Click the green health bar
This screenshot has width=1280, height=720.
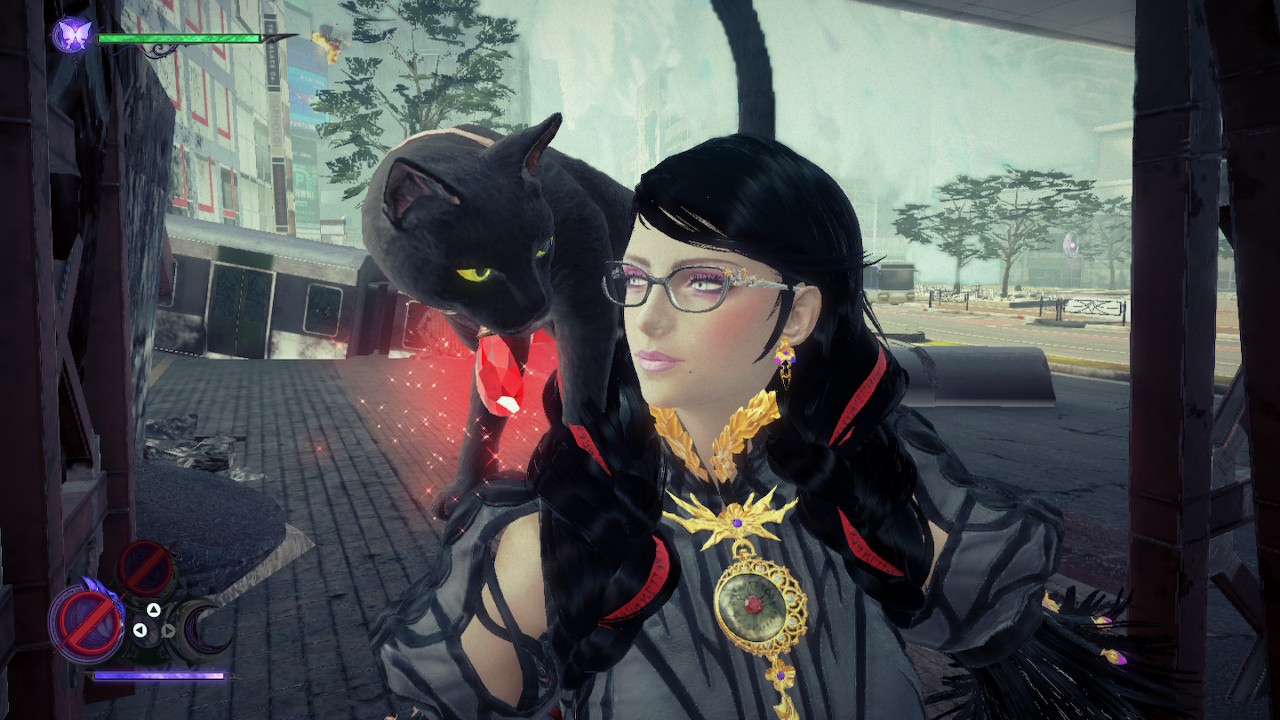click(180, 40)
